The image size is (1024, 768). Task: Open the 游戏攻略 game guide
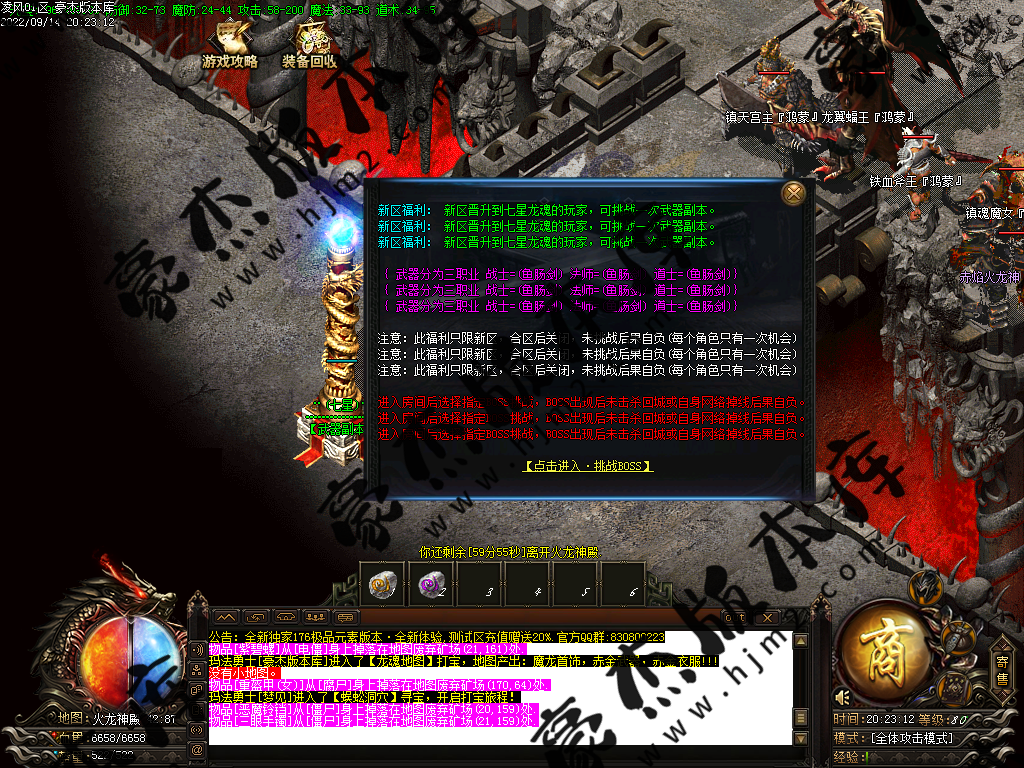[231, 47]
